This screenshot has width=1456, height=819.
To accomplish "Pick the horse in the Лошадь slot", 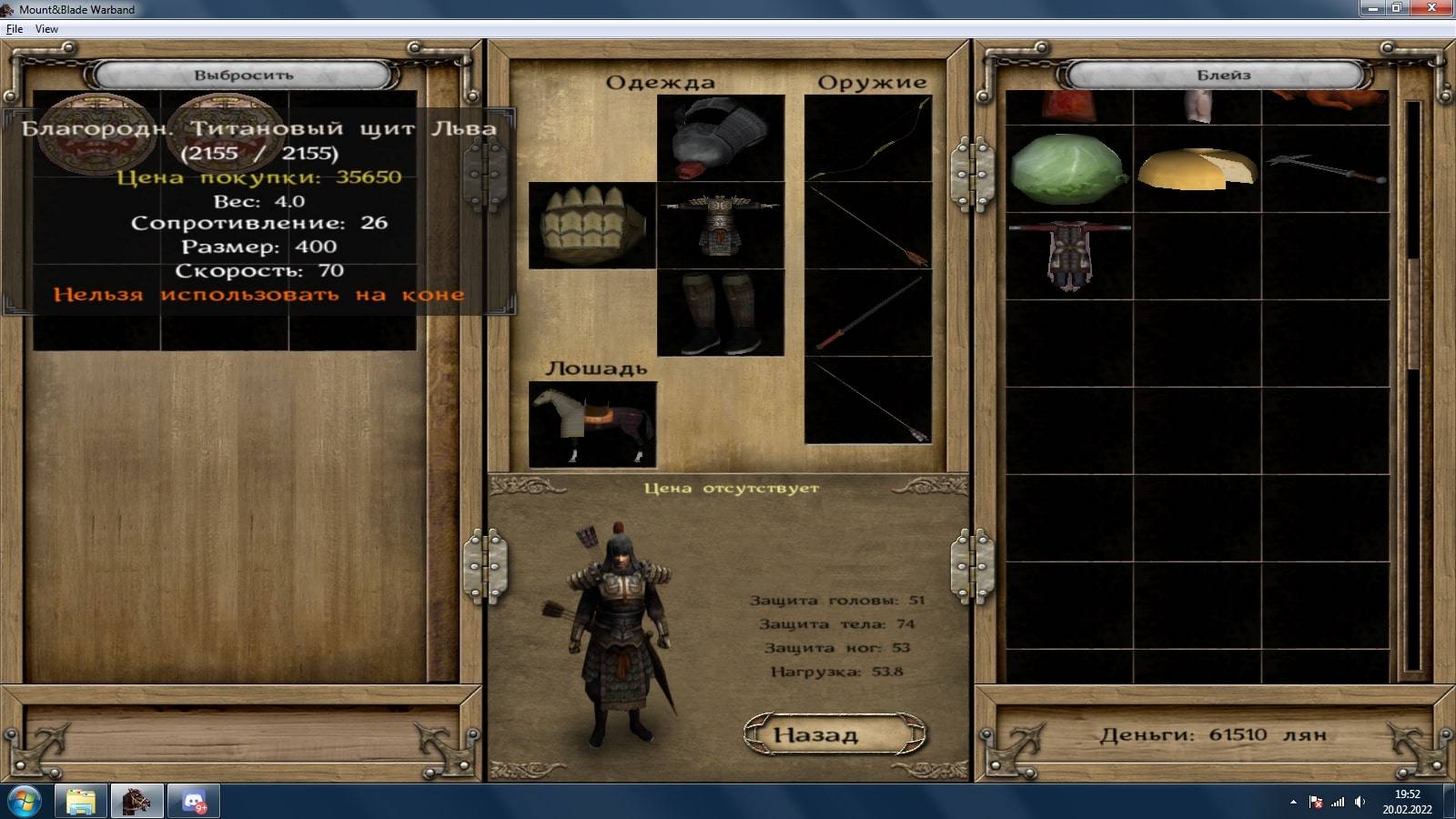I will 592,425.
